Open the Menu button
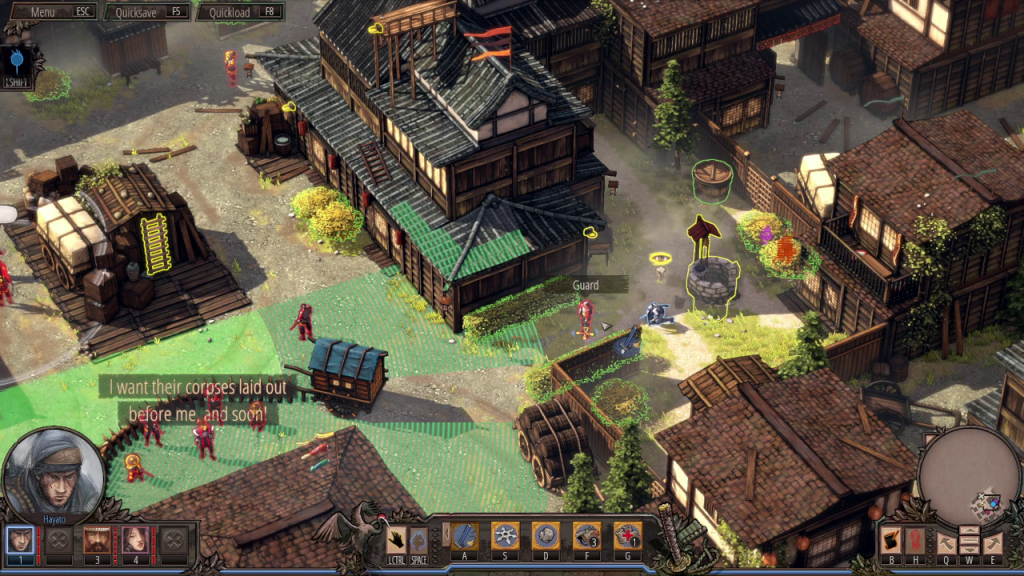 click(52, 12)
